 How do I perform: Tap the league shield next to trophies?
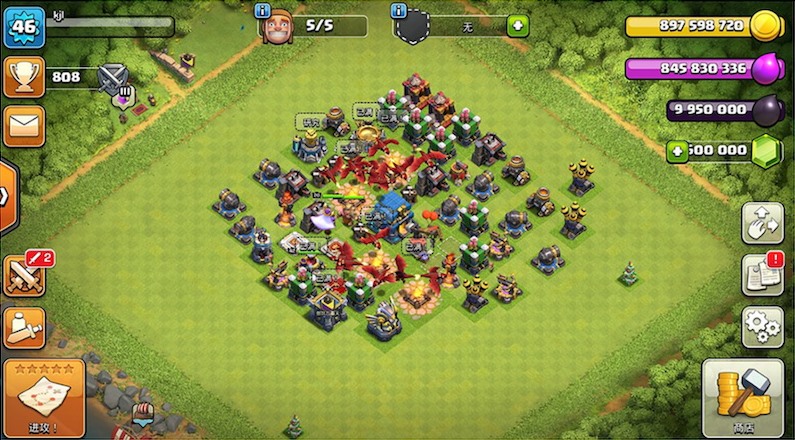point(113,76)
